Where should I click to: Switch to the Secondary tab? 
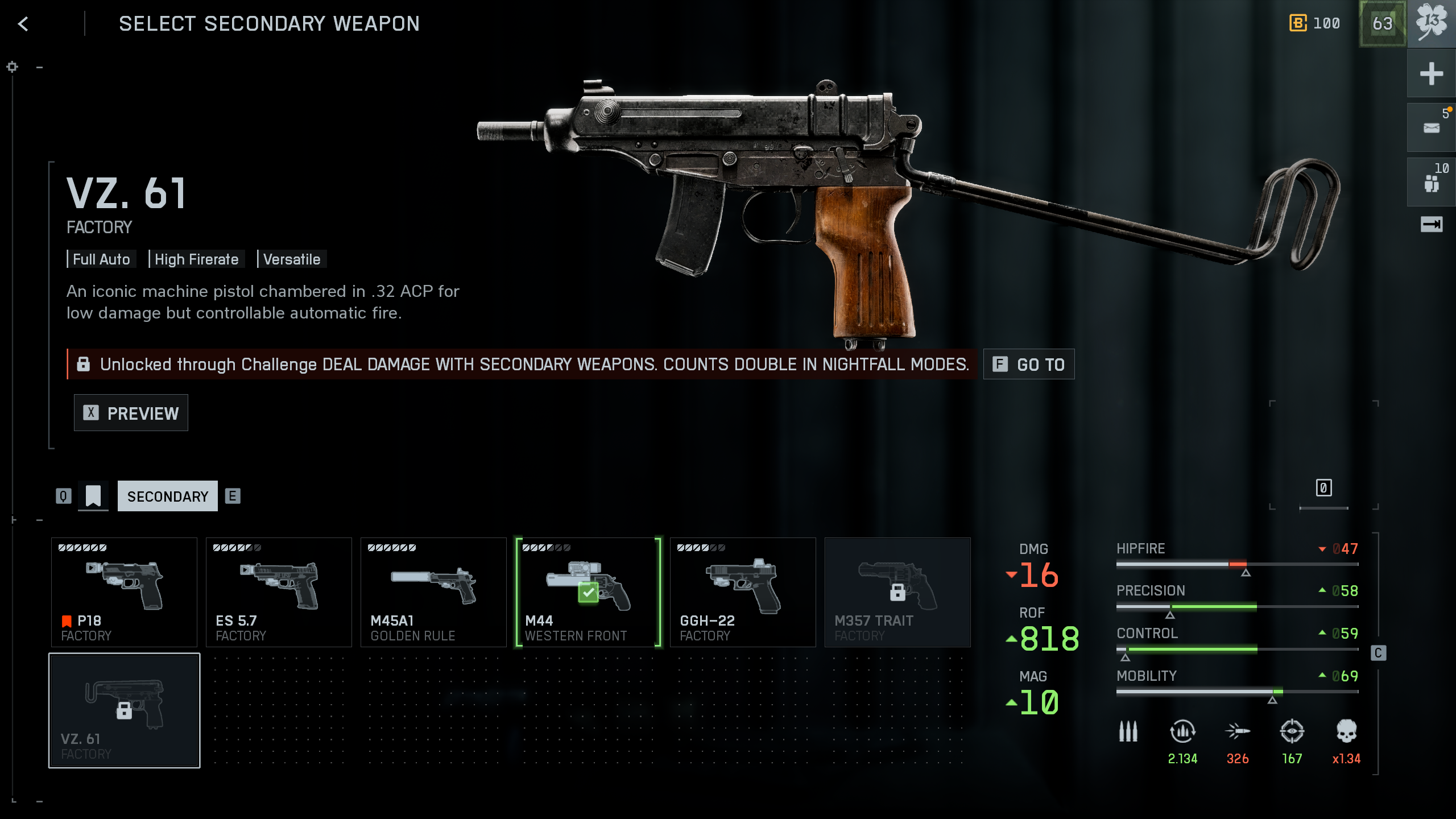pos(167,496)
